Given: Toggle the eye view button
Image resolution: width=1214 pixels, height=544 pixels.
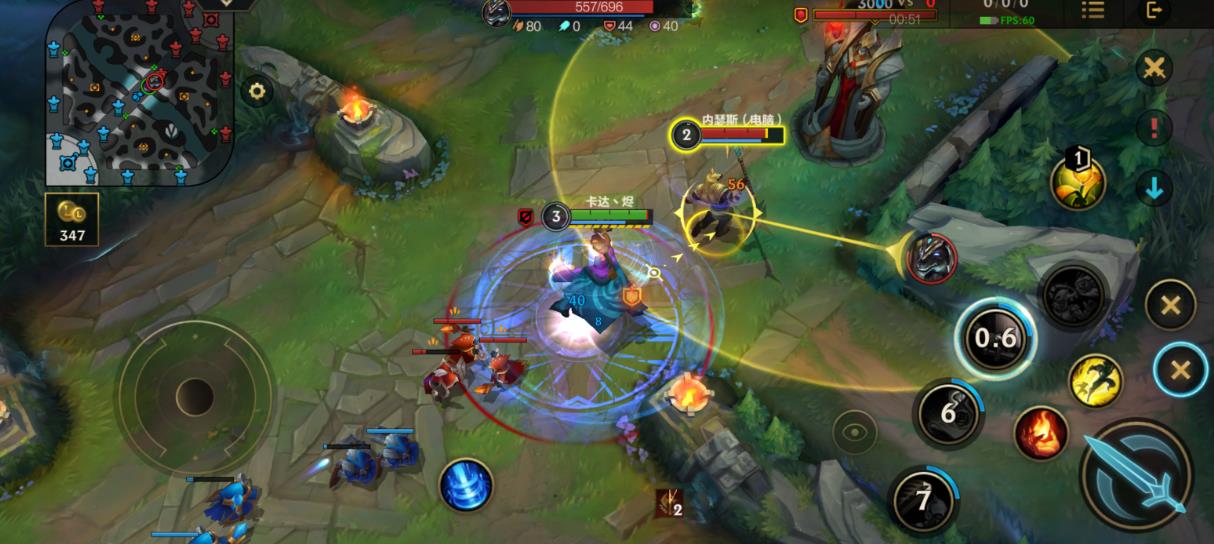Looking at the screenshot, I should point(854,431).
